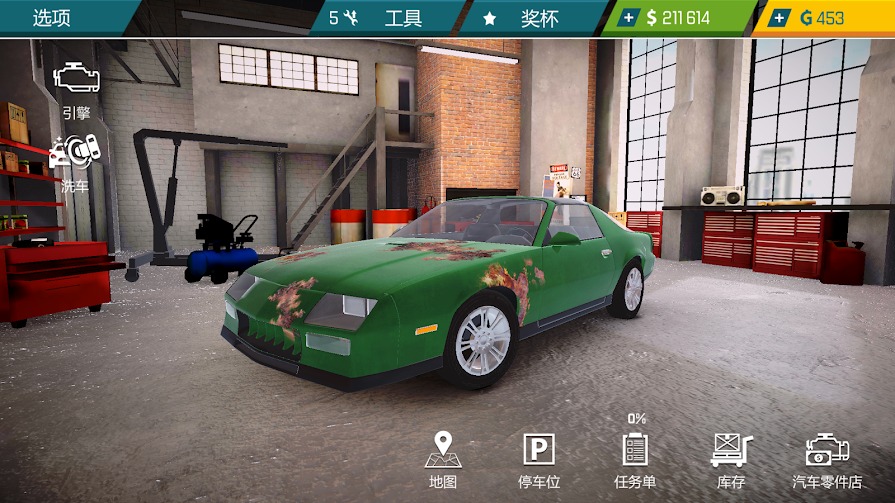Open the 库存 inventory
Screen dimensions: 895x503
click(x=731, y=459)
